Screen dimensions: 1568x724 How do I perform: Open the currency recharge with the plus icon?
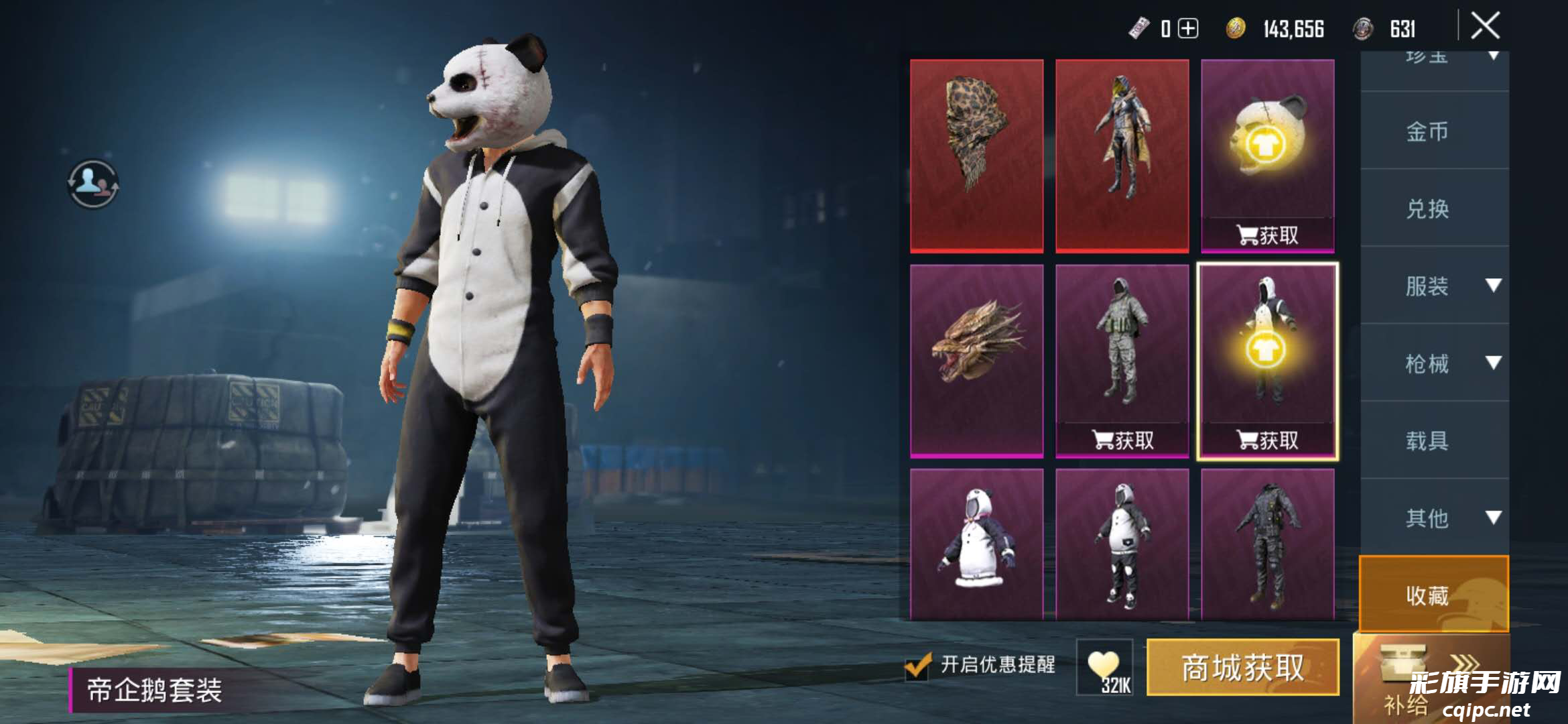1187,29
